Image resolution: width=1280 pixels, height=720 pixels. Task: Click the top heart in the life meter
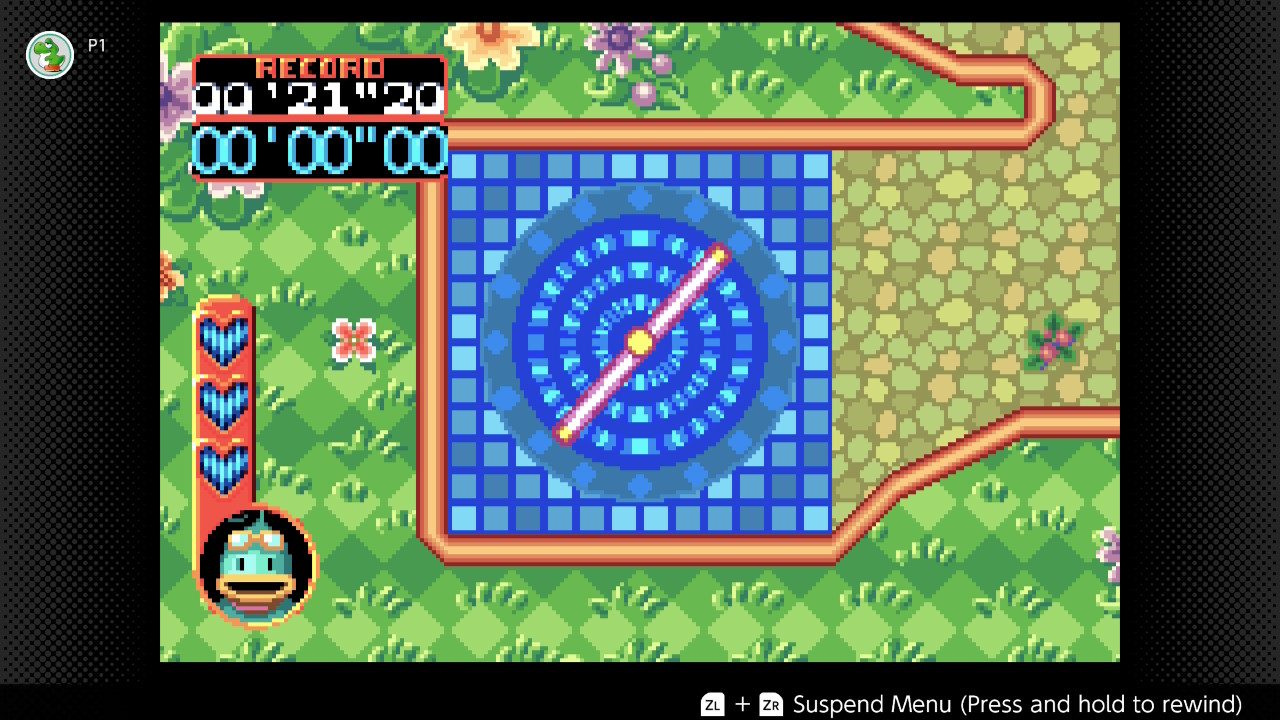pyautogui.click(x=224, y=340)
